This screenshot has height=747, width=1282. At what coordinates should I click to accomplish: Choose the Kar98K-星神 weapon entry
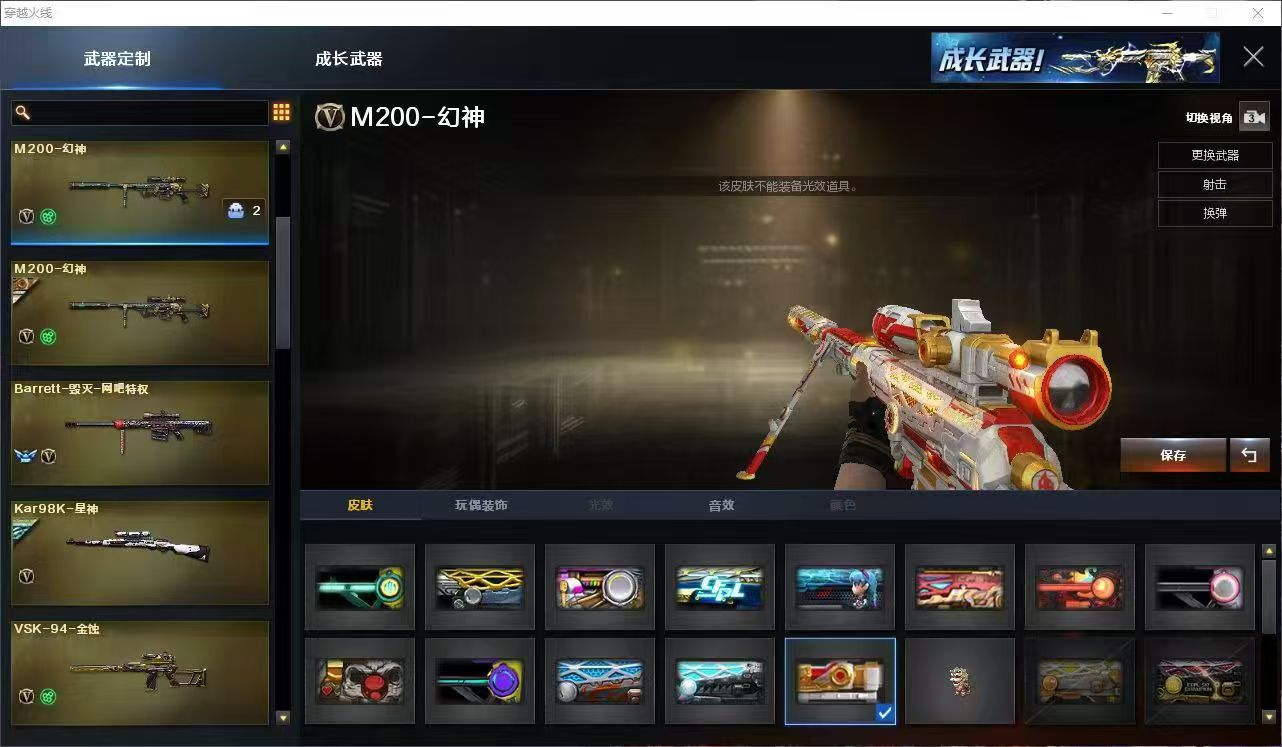pos(140,552)
